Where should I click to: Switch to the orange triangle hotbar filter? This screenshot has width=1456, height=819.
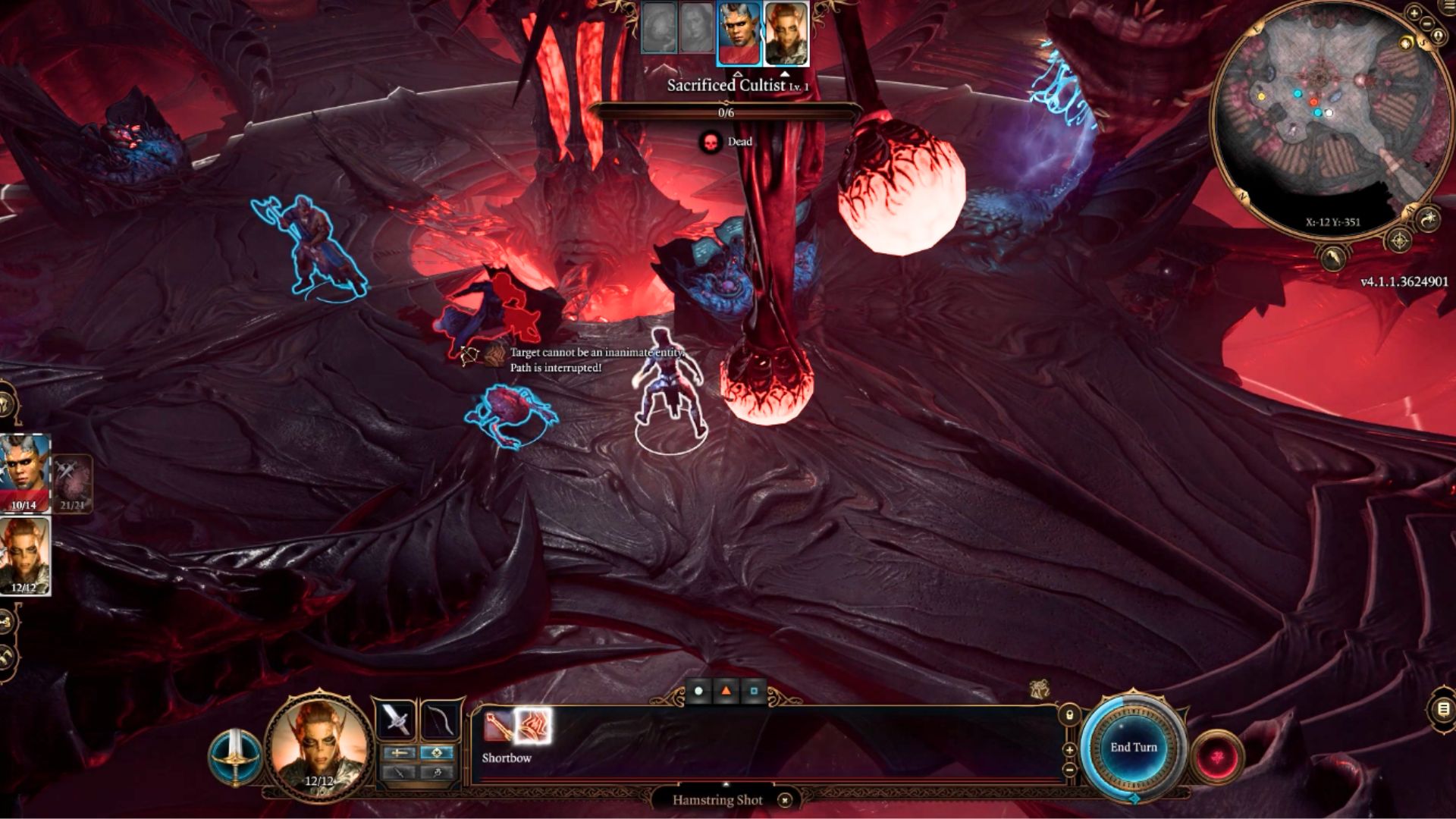point(726,691)
